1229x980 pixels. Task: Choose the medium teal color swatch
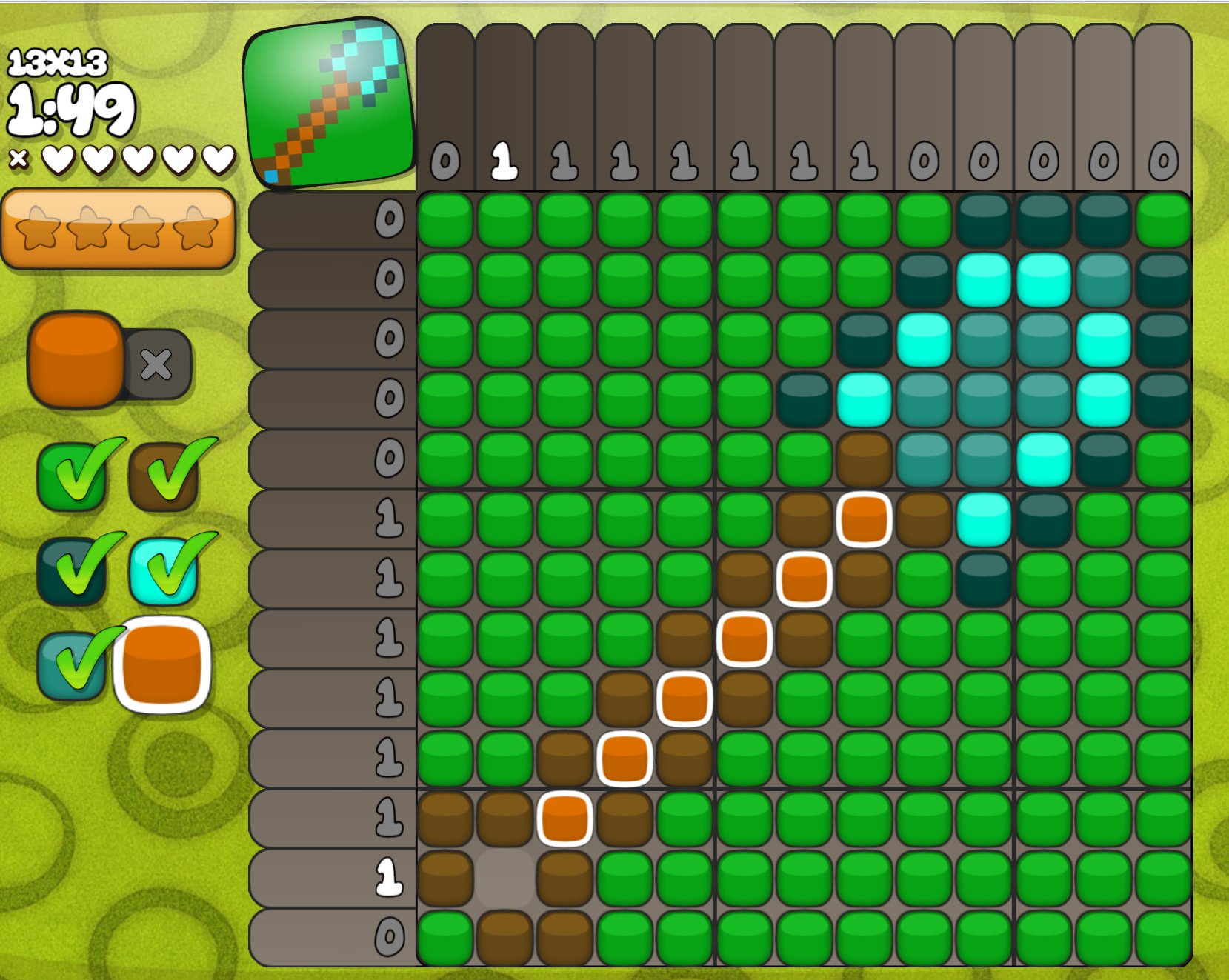pos(71,666)
